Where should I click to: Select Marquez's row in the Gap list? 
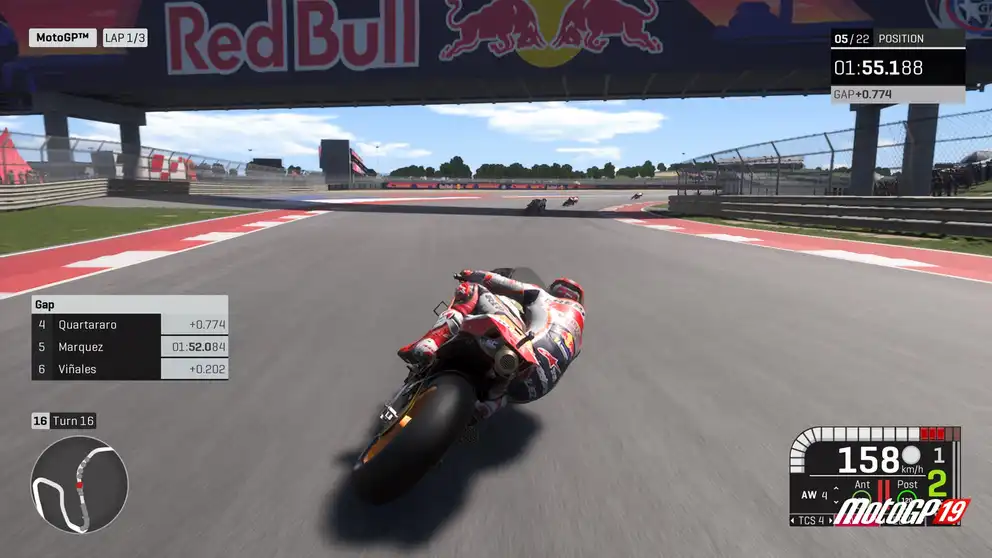[129, 347]
